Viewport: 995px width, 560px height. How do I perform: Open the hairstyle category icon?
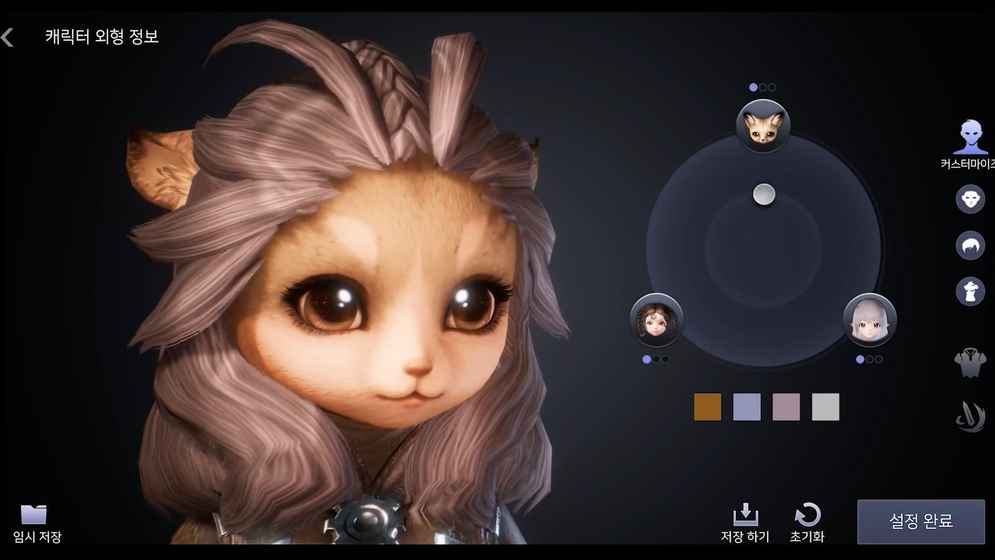[970, 245]
